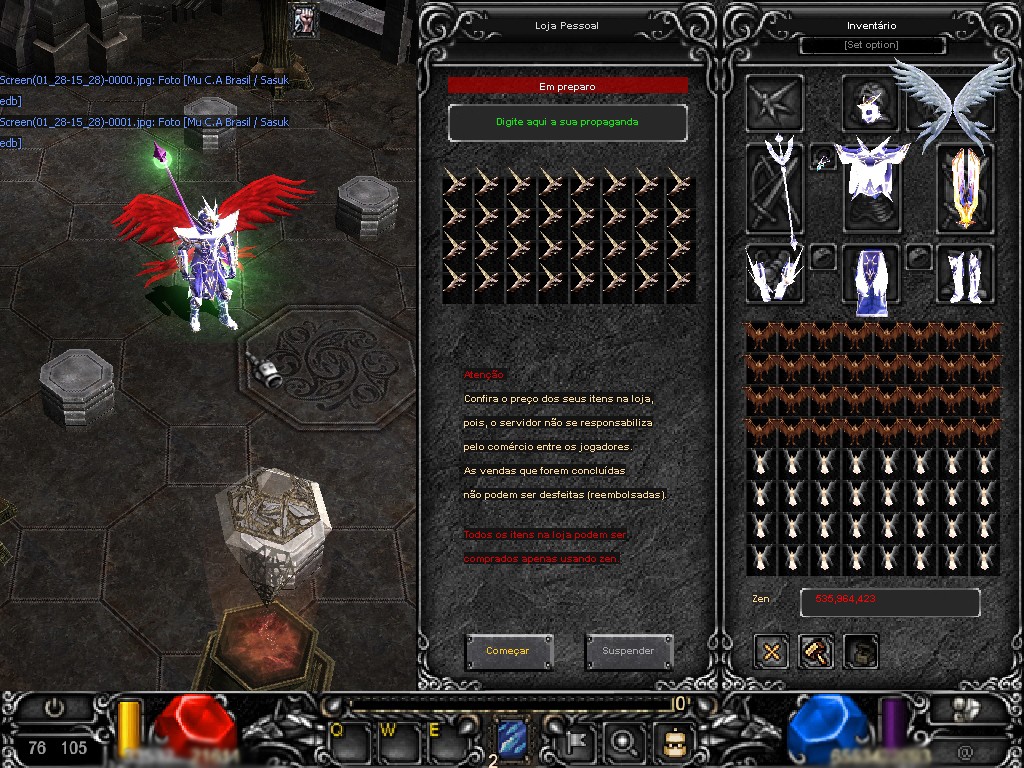This screenshot has width=1024, height=768.
Task: Open the personal store bag button
Action: (861, 652)
